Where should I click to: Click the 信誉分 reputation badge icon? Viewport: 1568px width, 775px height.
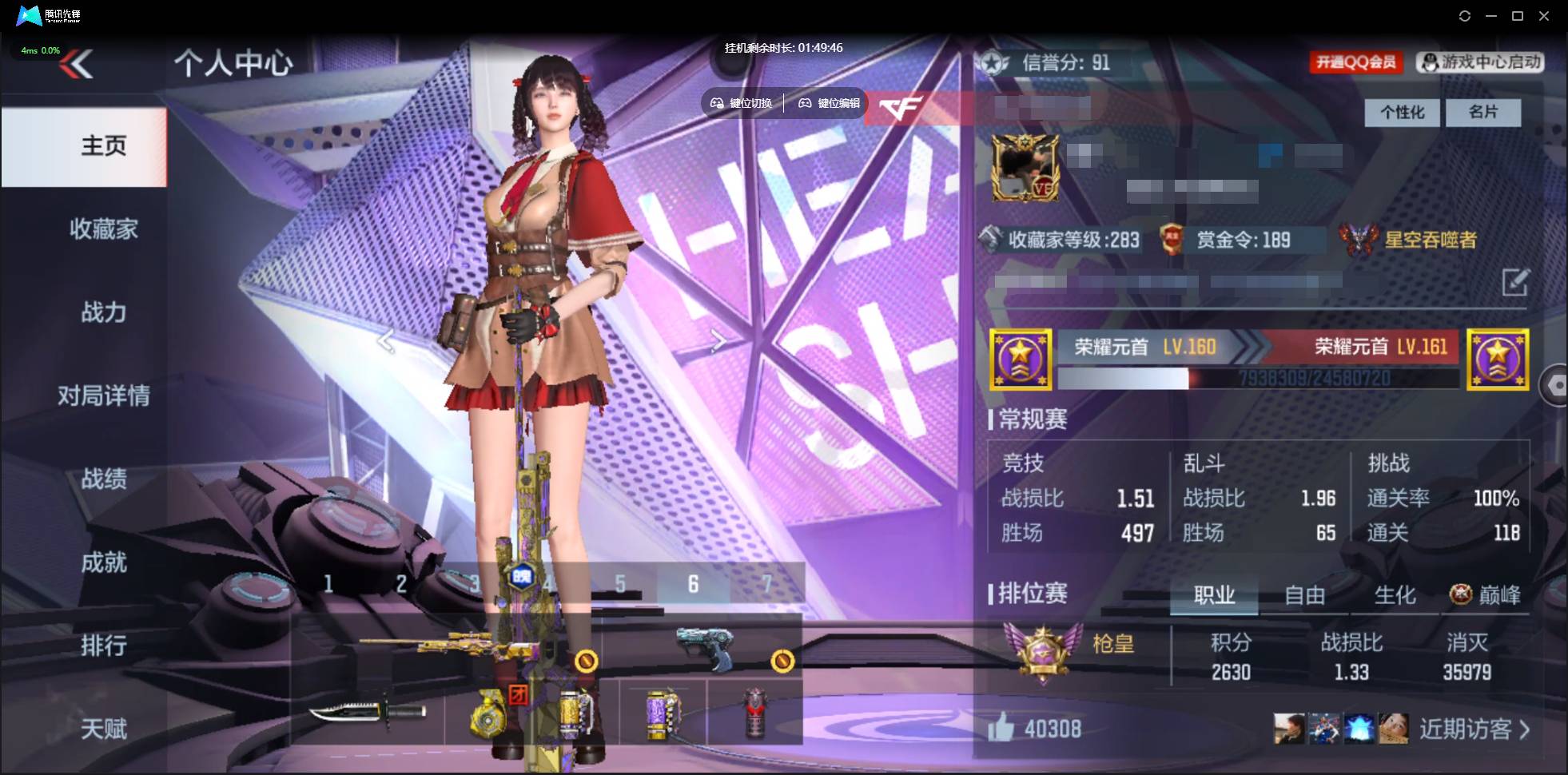pyautogui.click(x=993, y=63)
